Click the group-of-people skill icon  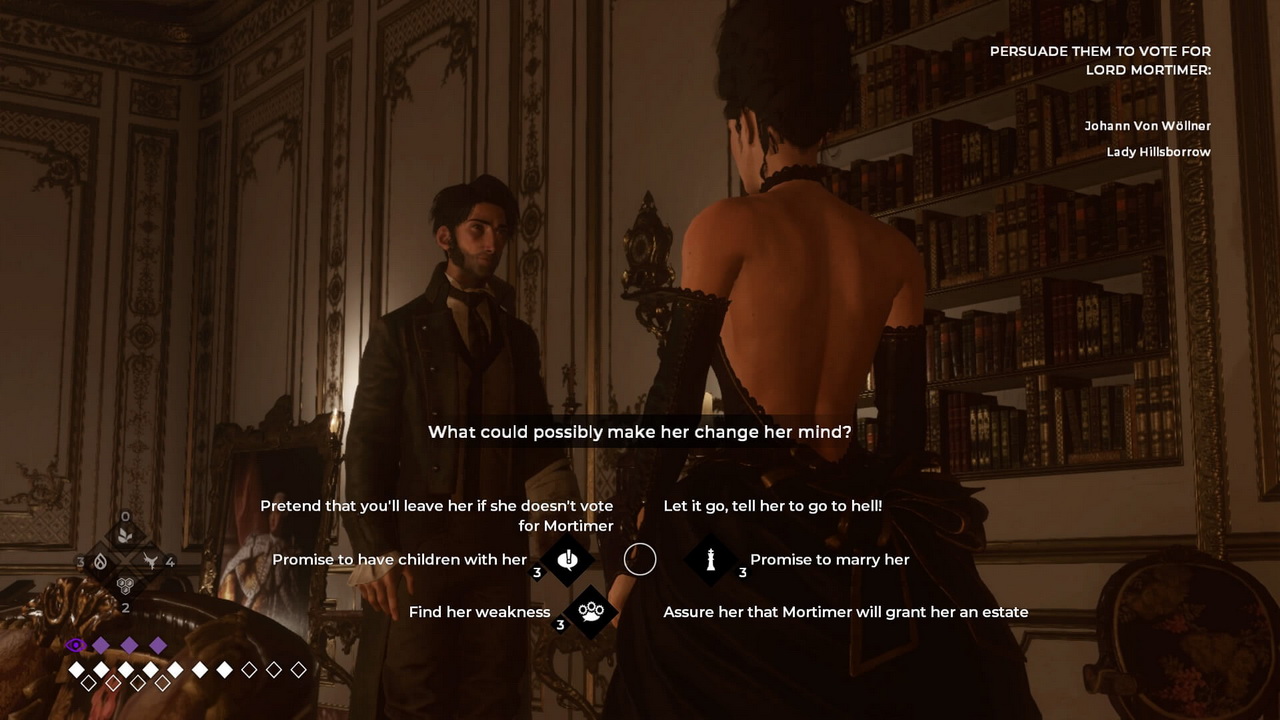click(591, 611)
